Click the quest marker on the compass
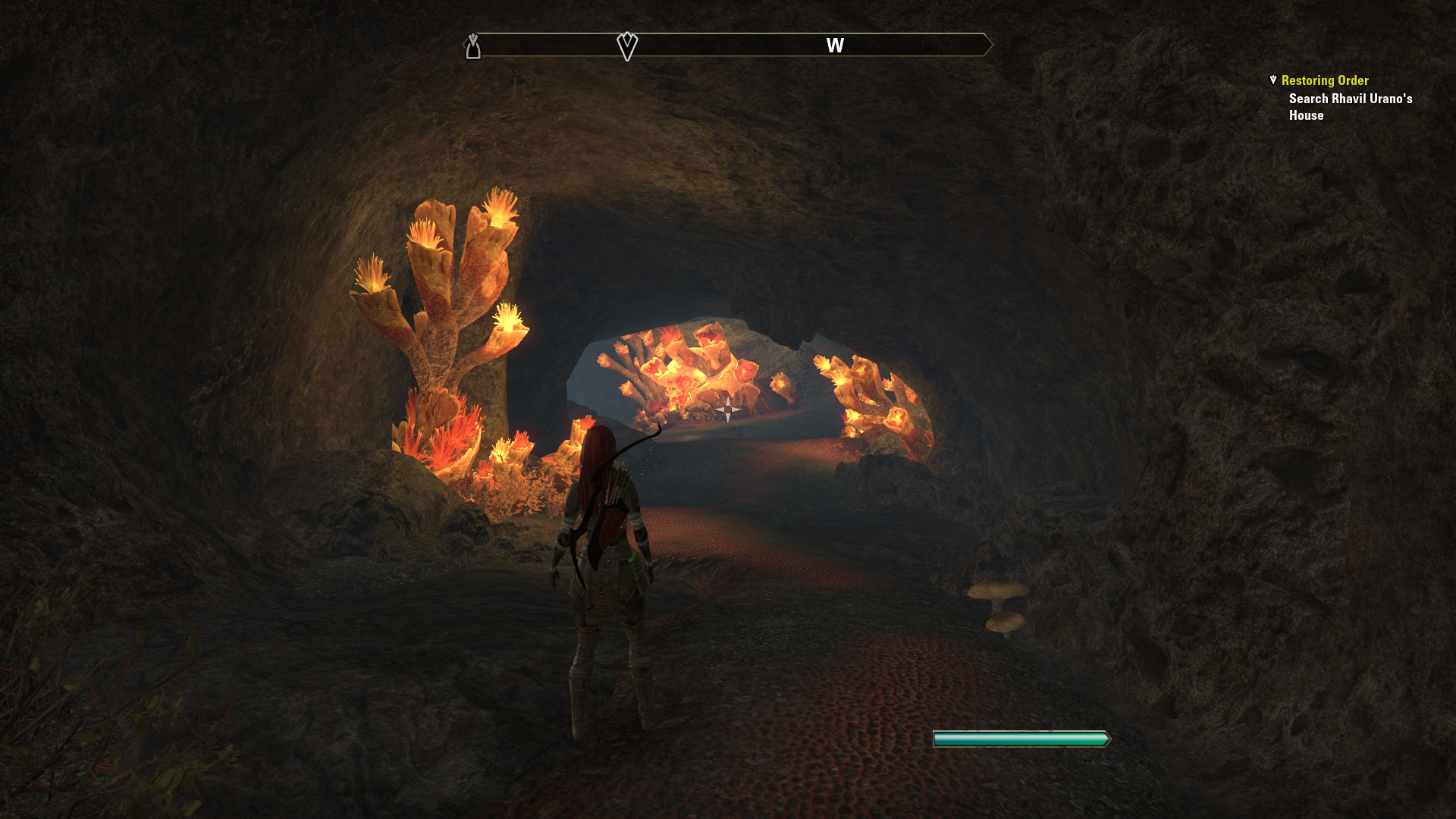 coord(627,46)
